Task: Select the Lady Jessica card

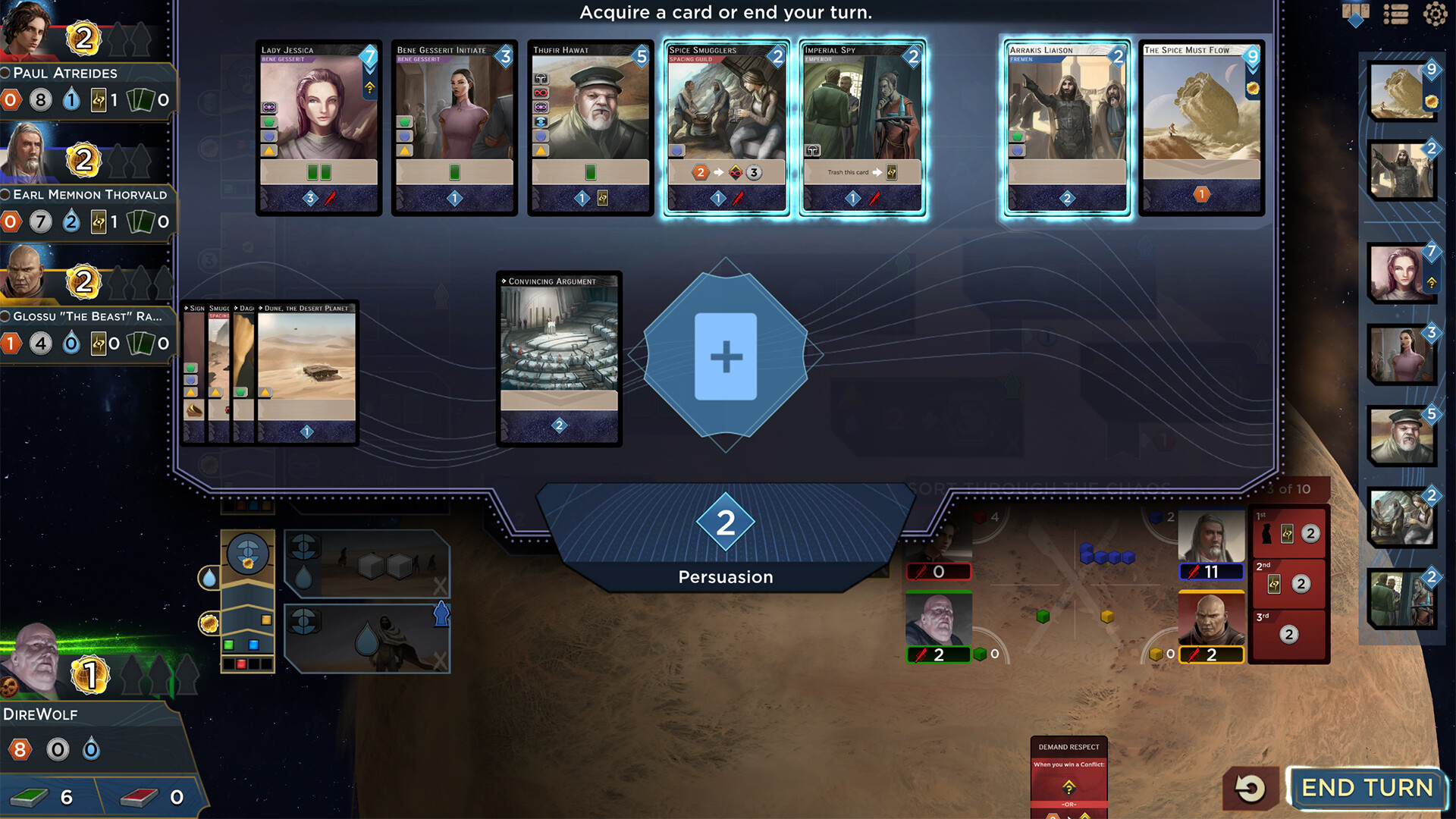Action: (318, 127)
